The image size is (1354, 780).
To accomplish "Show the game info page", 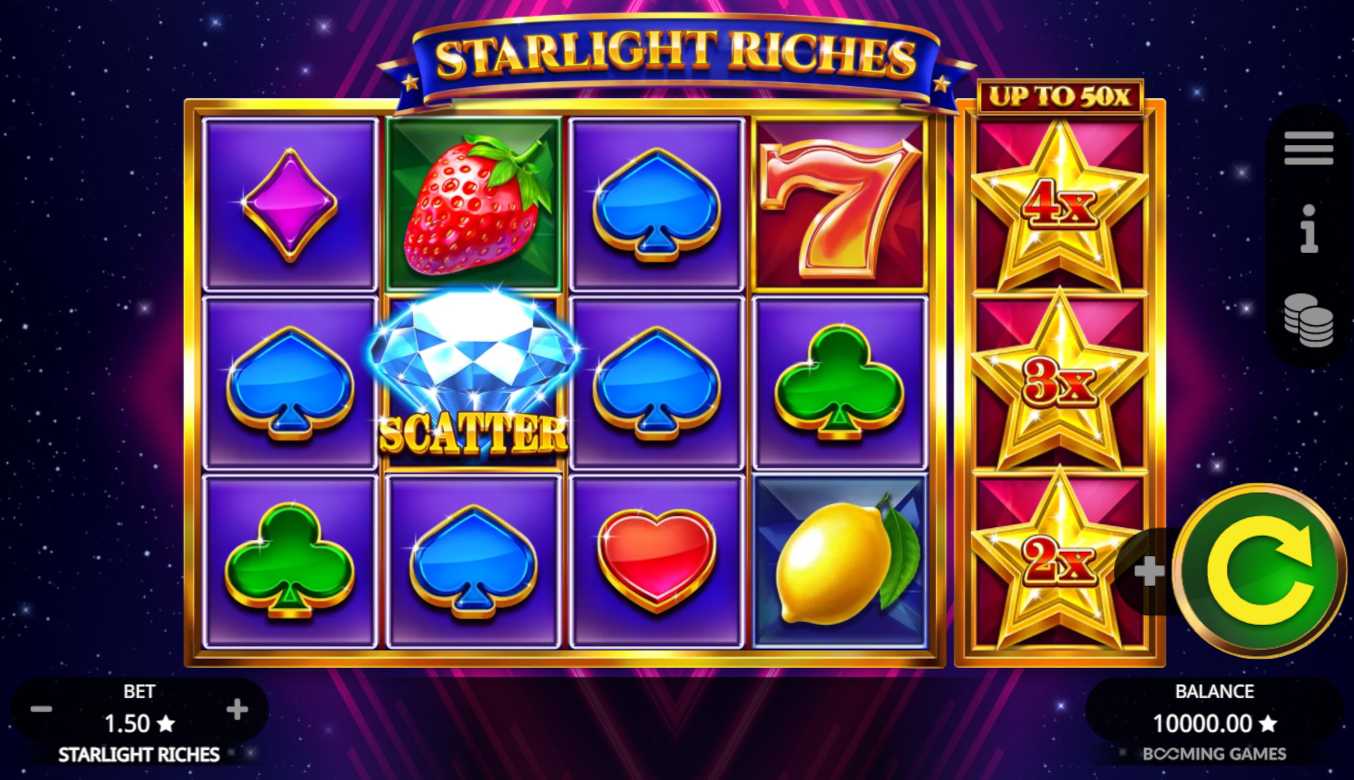I will coord(1308,229).
